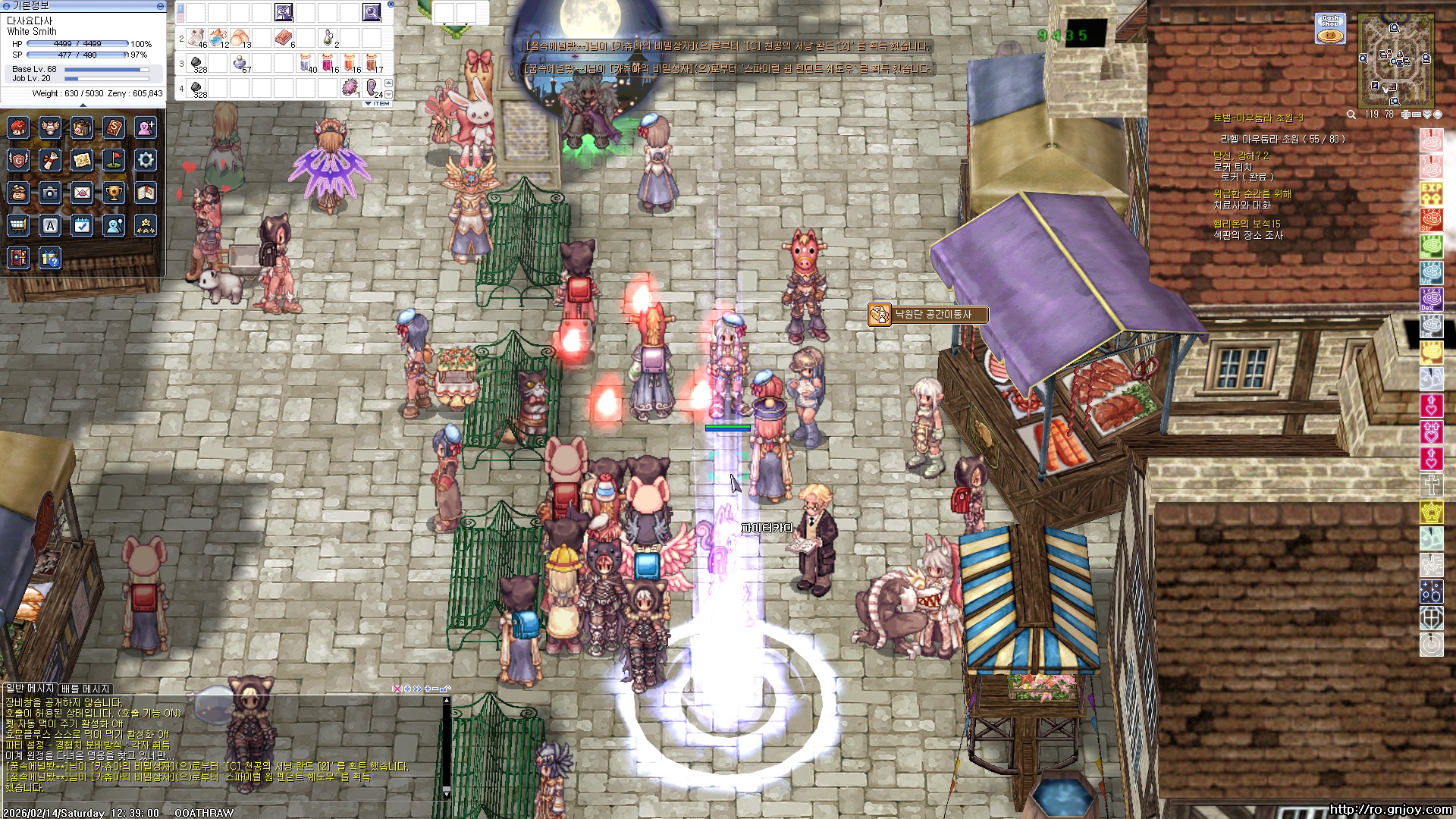This screenshot has height=819, width=1456.
Task: Open the add-friend icon with plus sign
Action: [x=146, y=127]
